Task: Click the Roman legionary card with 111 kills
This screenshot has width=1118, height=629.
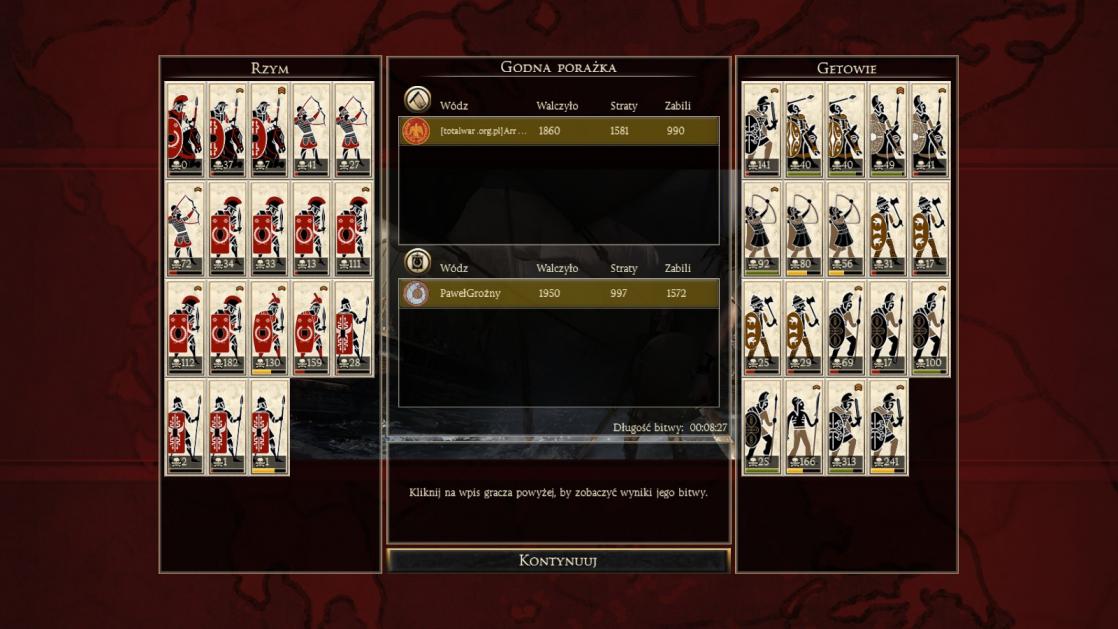Action: coord(353,229)
